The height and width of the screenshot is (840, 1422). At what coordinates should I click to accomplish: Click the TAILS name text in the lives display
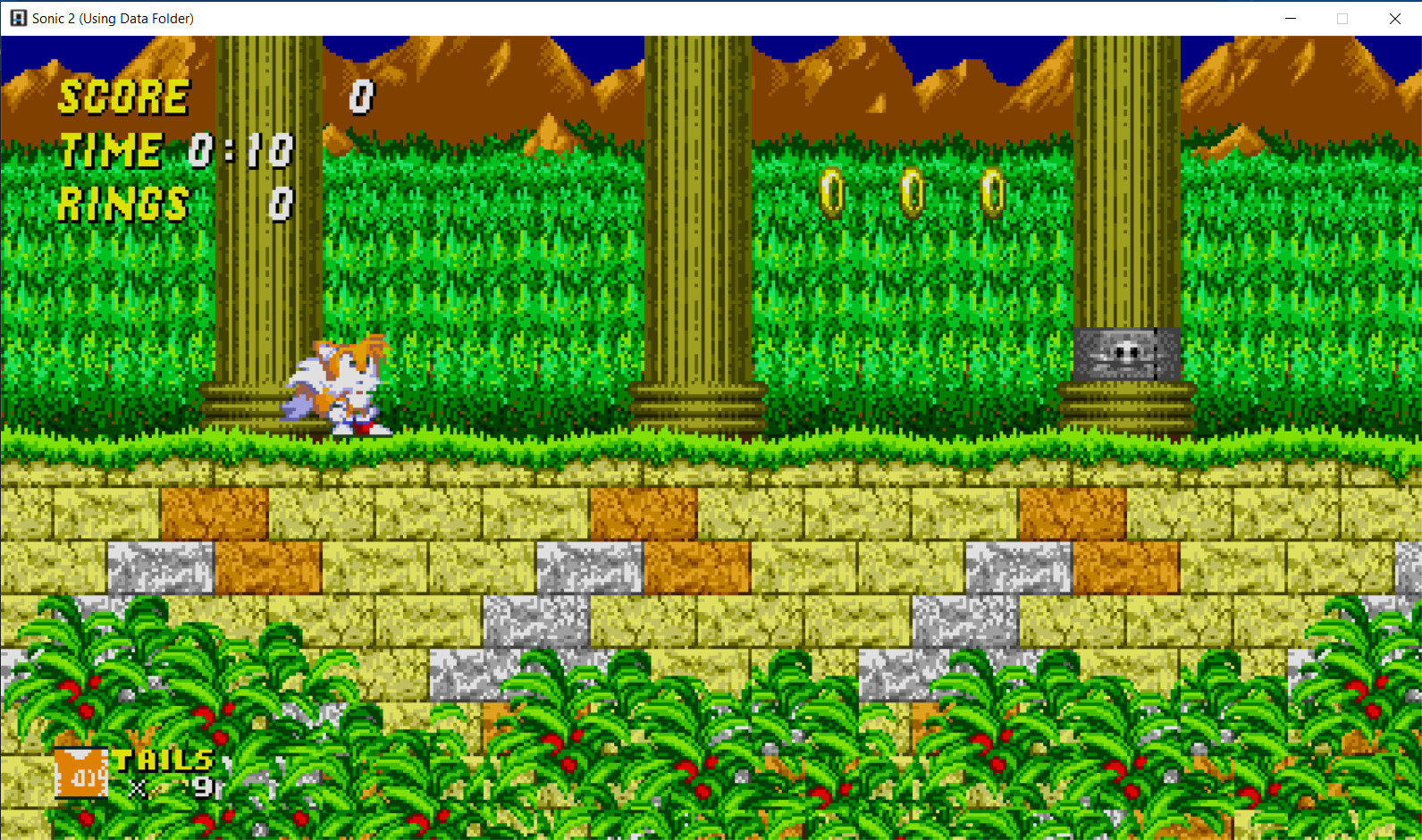pyautogui.click(x=165, y=762)
